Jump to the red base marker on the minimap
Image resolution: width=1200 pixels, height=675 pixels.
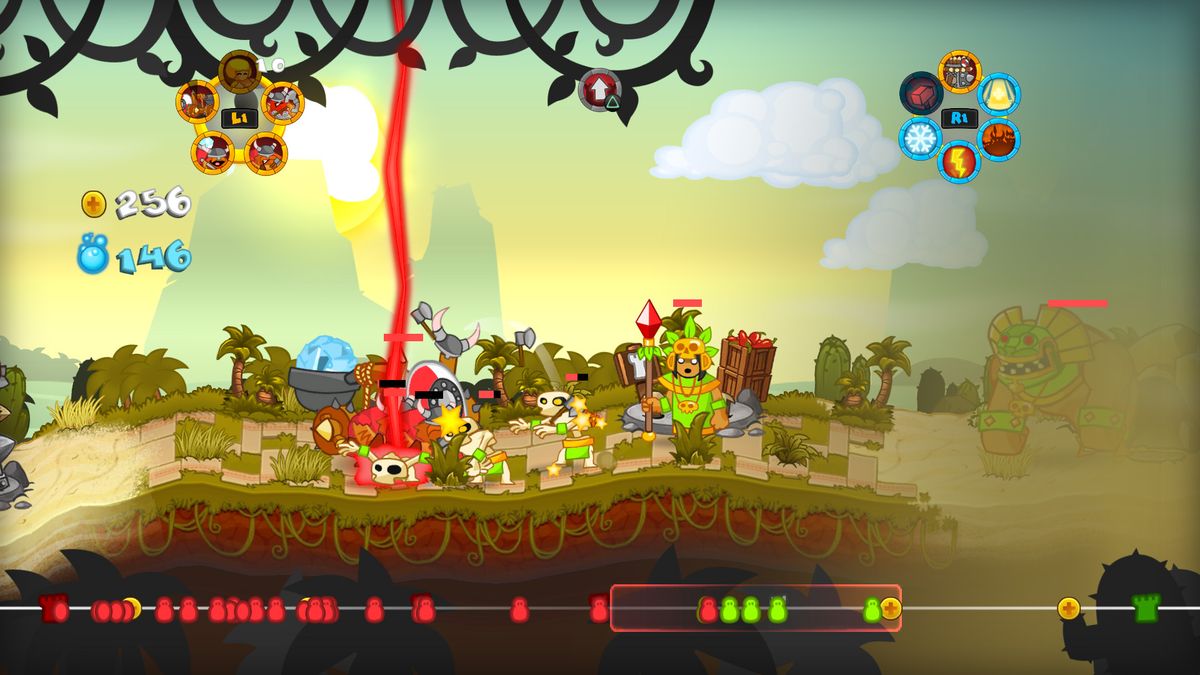pos(54,608)
